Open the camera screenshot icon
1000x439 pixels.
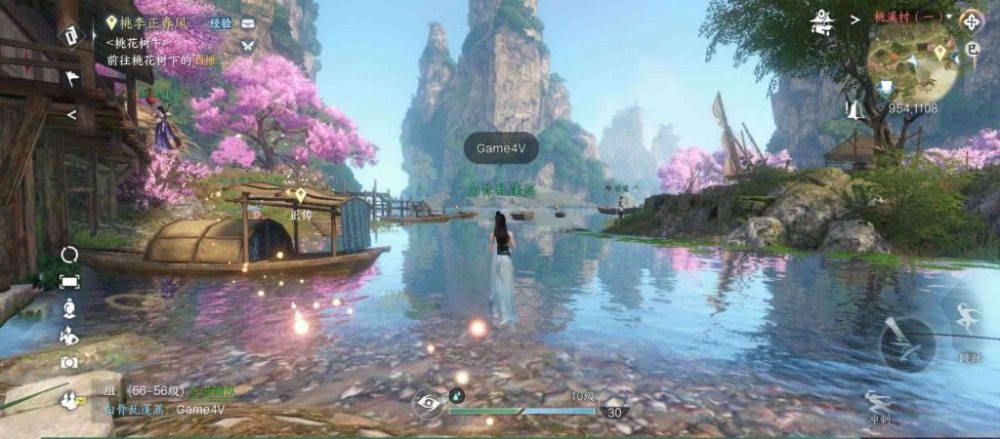pos(69,363)
